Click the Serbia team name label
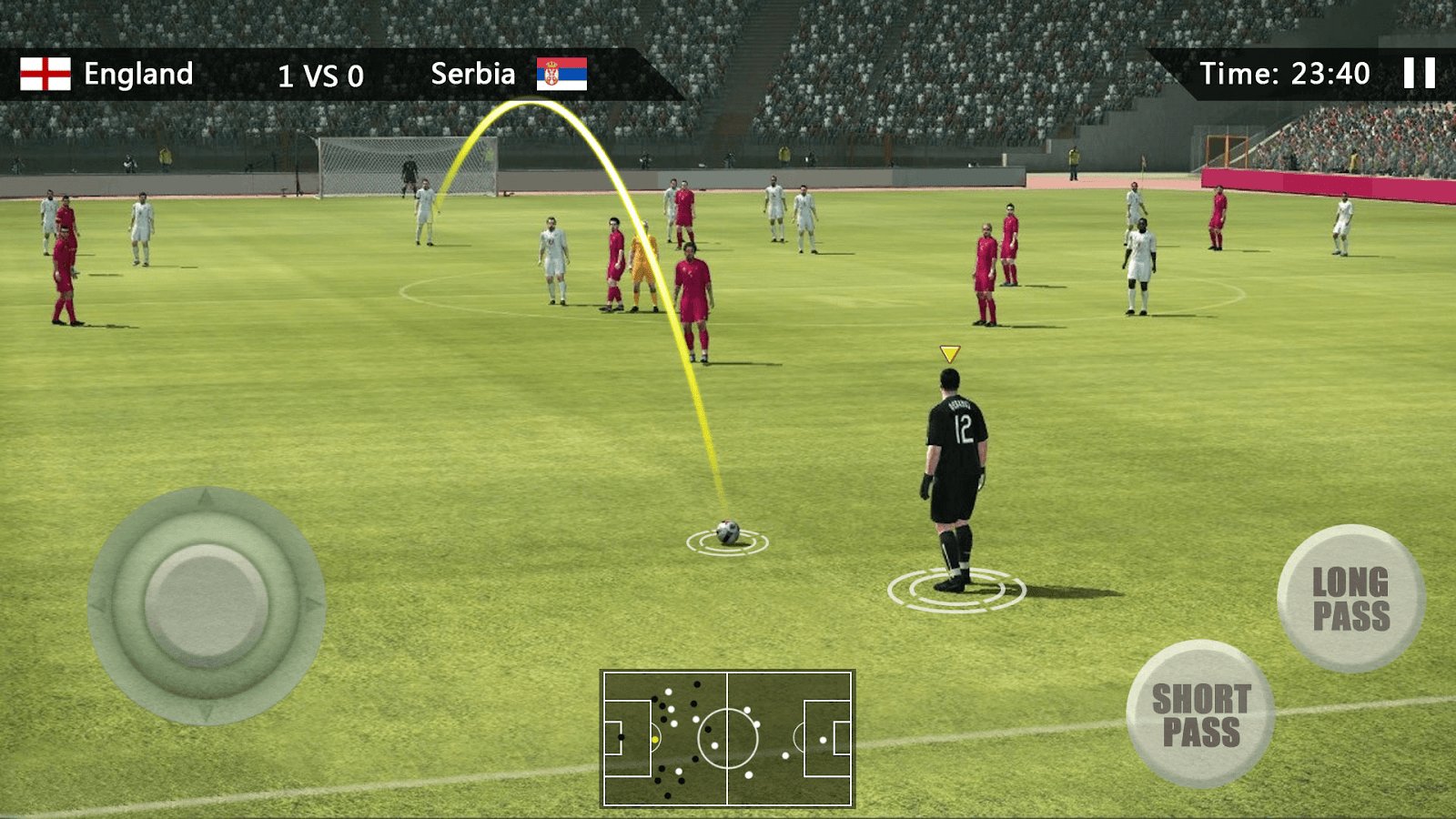The width and height of the screenshot is (1456, 819). [474, 73]
